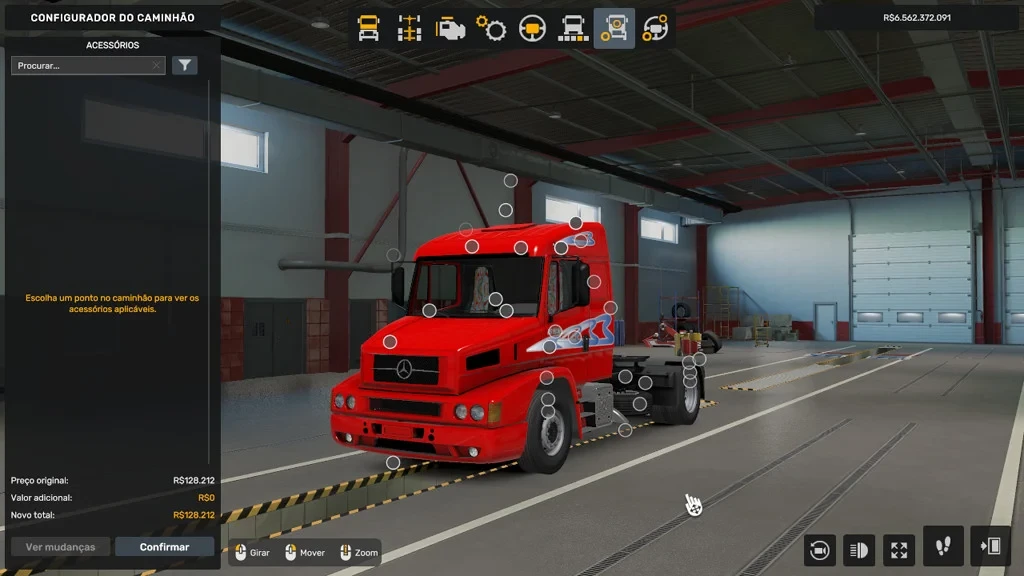Open the circular arrows accessory tab

click(655, 28)
